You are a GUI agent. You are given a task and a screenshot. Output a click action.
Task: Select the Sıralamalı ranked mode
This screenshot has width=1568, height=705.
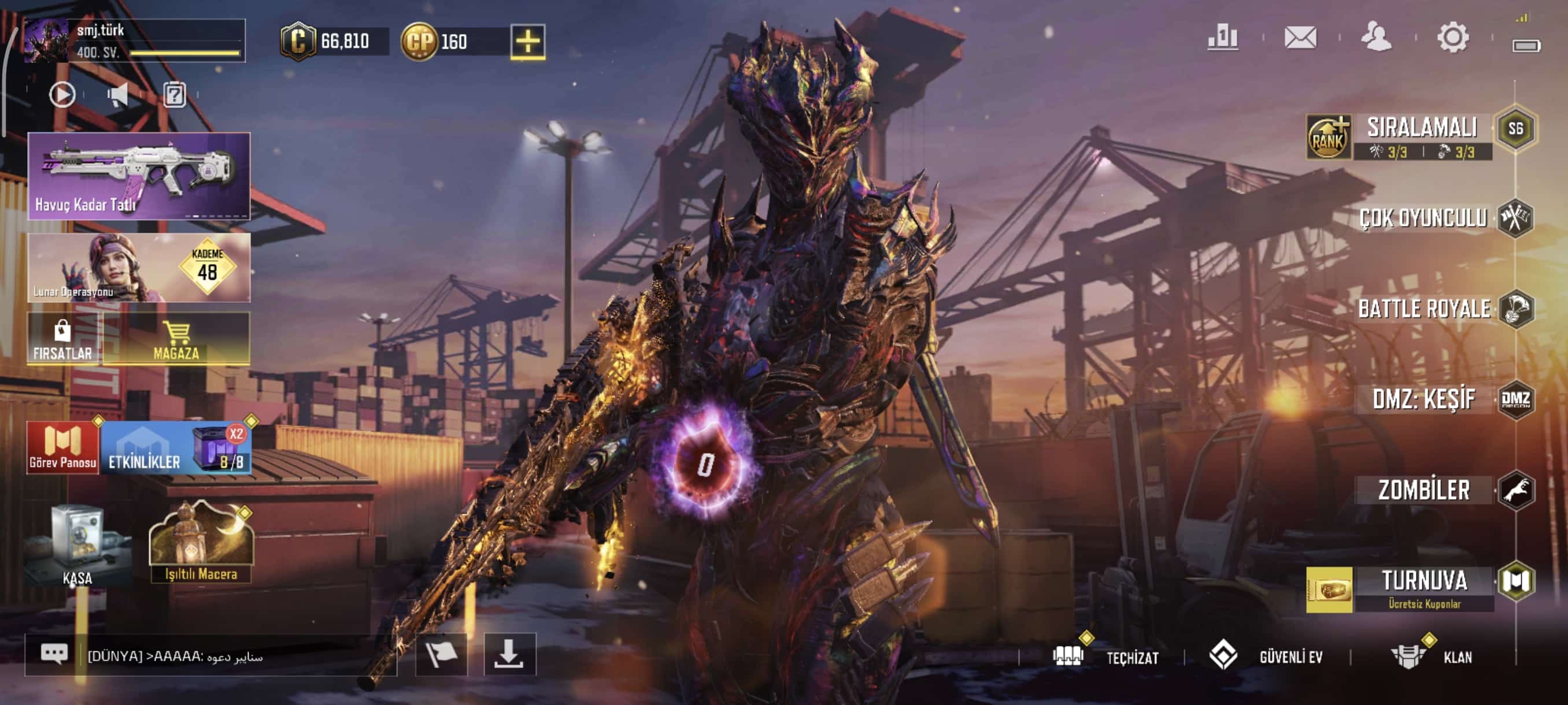(1422, 129)
